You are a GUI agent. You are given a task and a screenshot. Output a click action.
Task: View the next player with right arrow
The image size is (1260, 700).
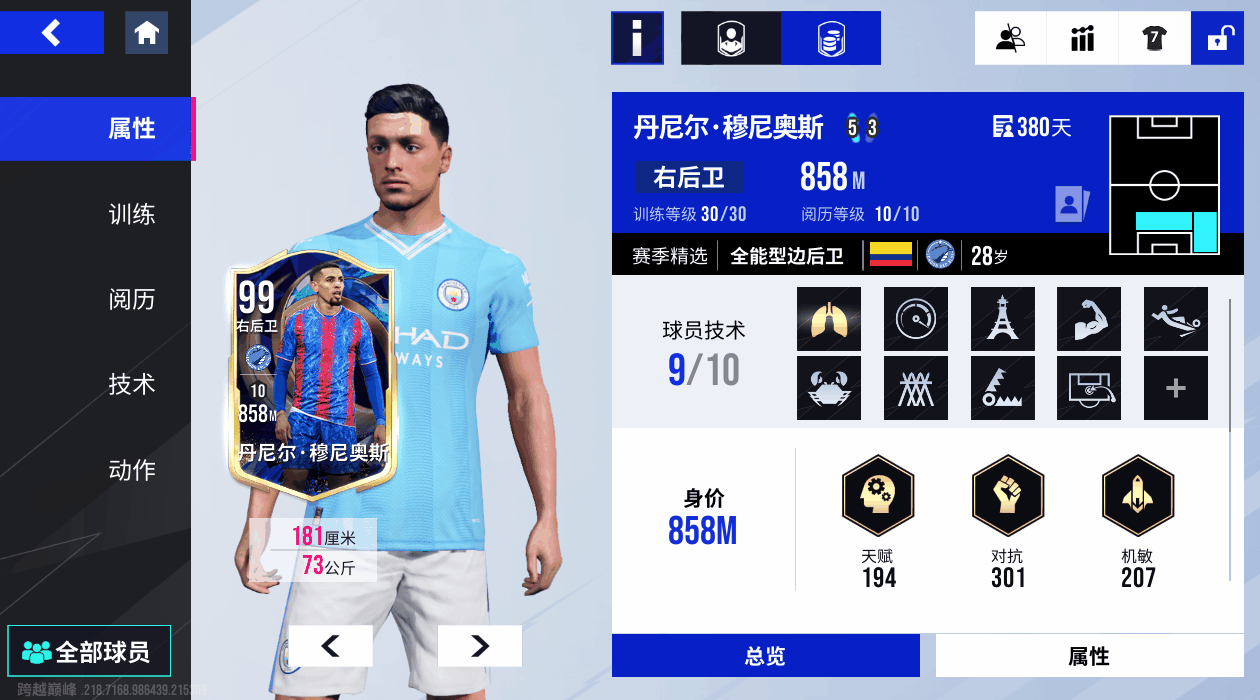point(479,646)
